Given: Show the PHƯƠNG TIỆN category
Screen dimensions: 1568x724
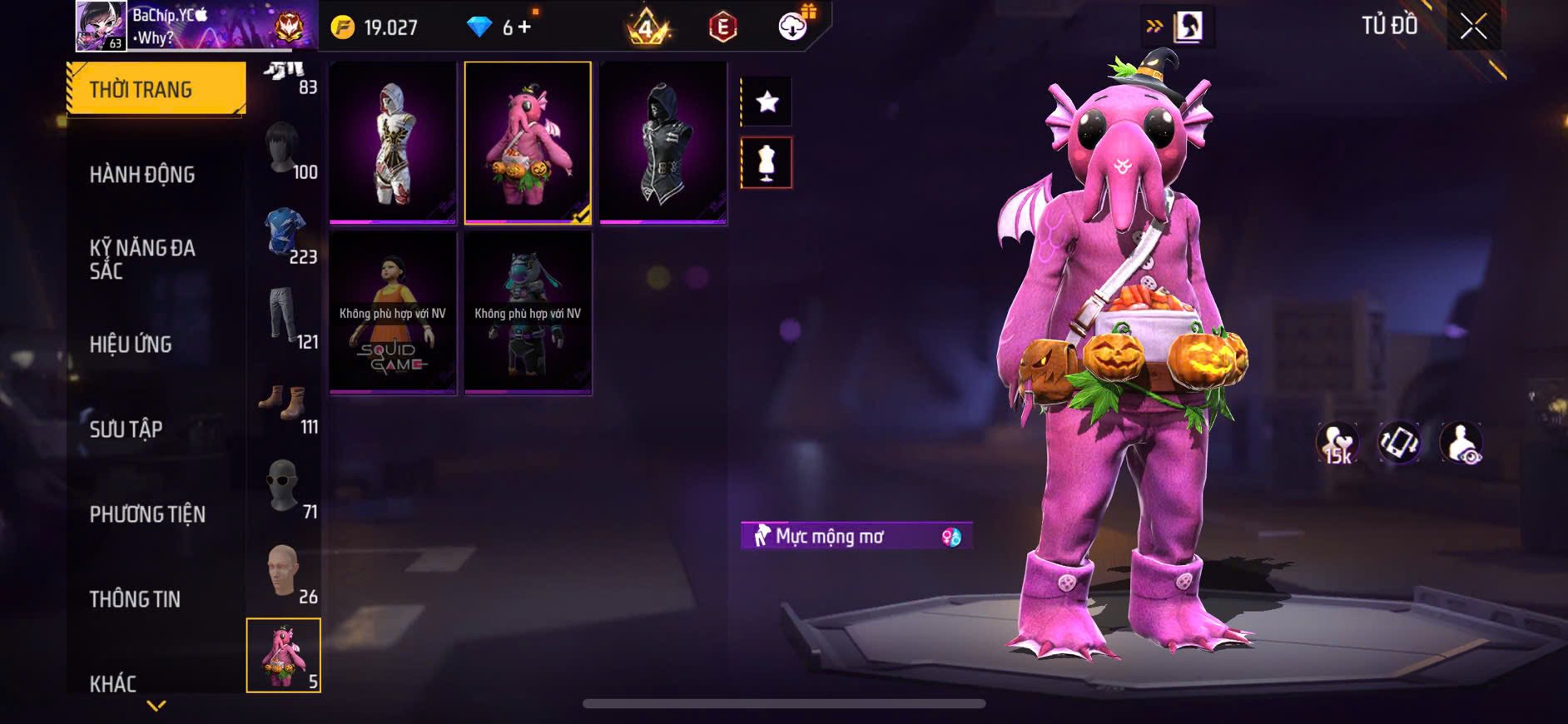Looking at the screenshot, I should click(147, 514).
